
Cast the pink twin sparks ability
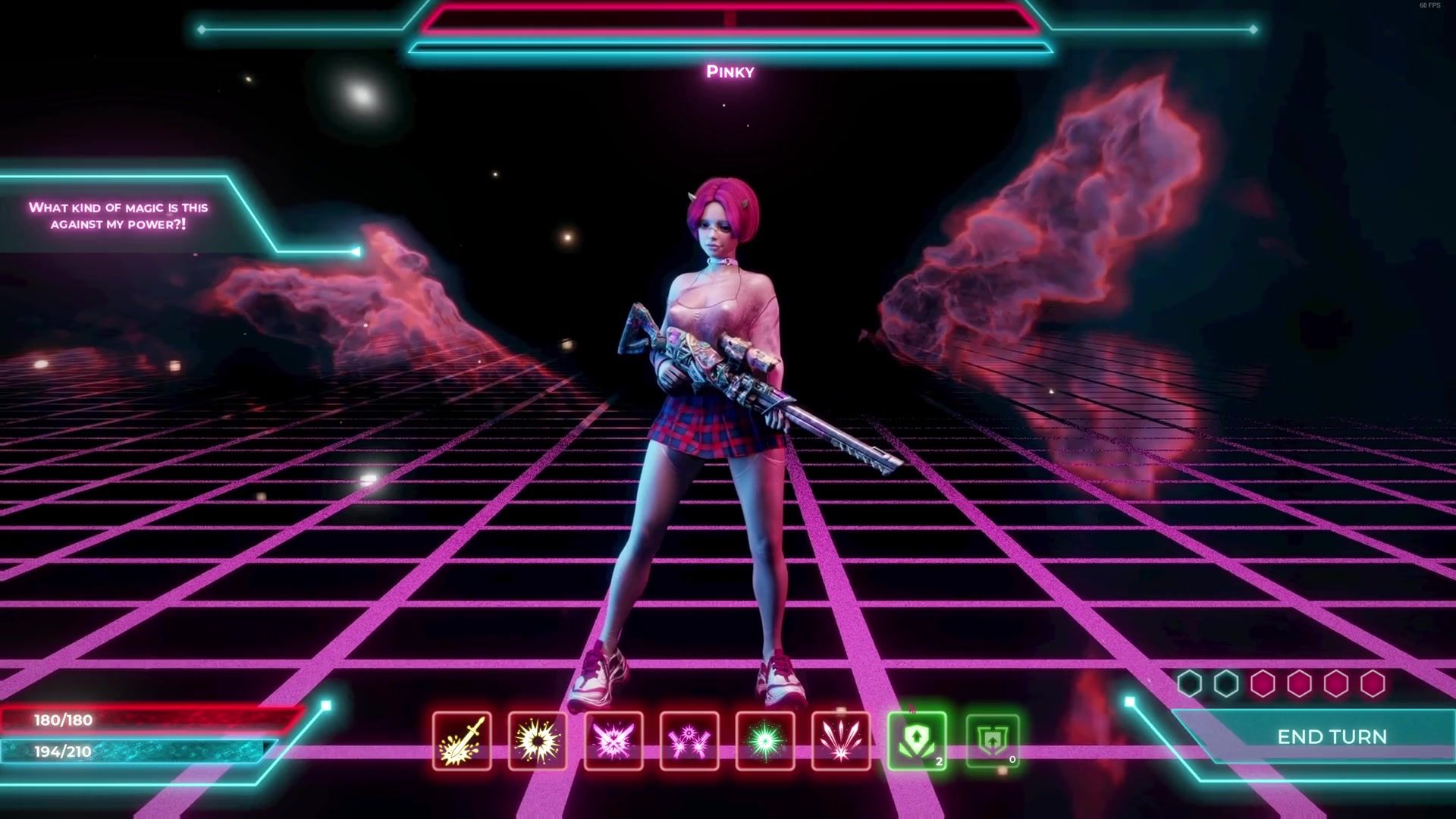689,741
